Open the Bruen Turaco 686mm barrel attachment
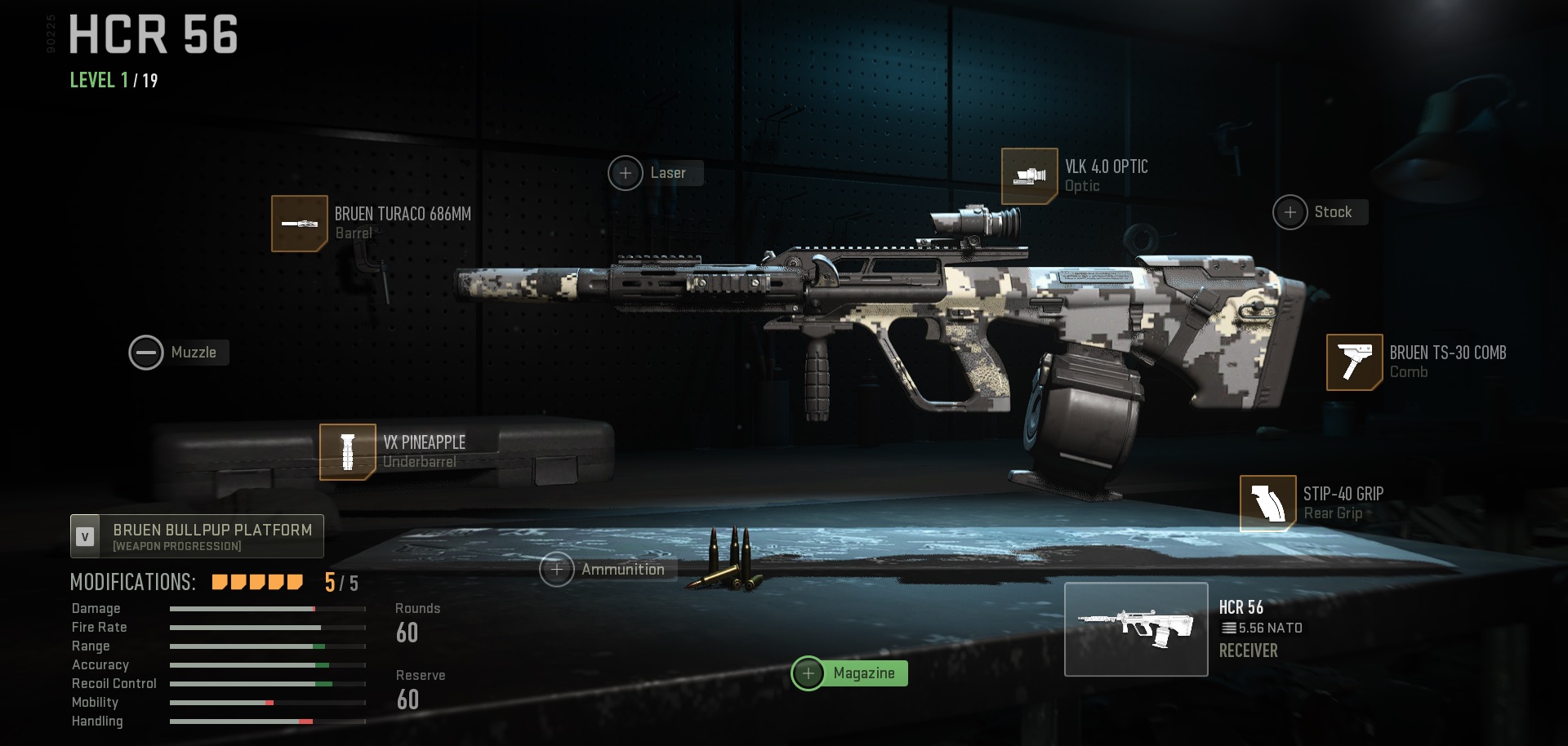 (300, 223)
